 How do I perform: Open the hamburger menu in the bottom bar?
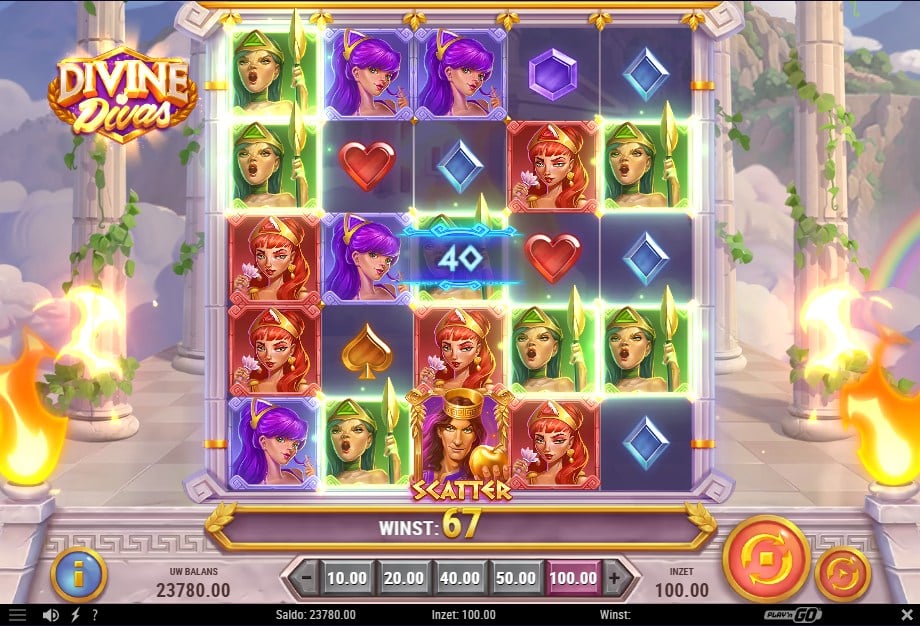pyautogui.click(x=17, y=615)
